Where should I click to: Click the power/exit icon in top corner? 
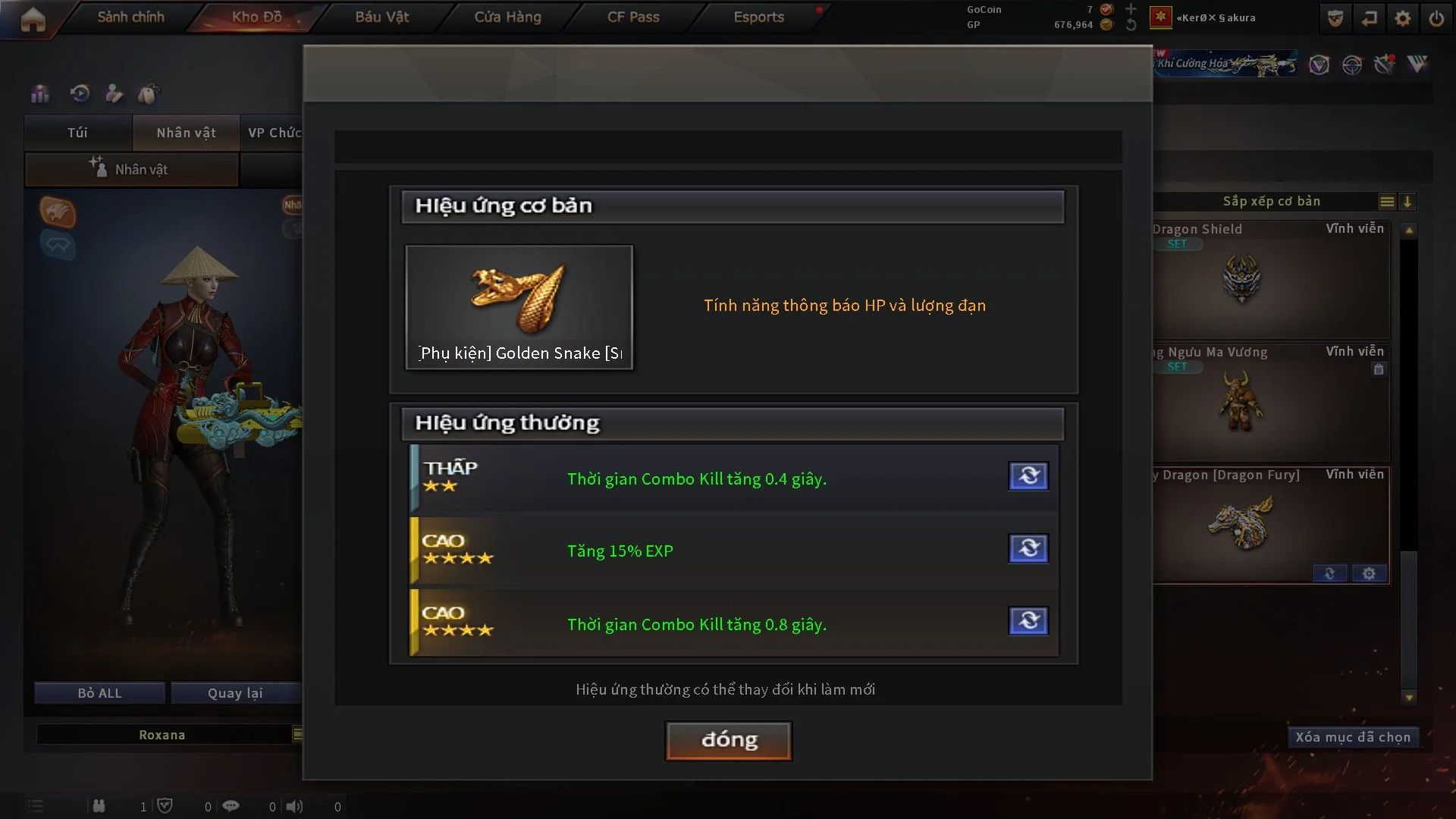1437,17
